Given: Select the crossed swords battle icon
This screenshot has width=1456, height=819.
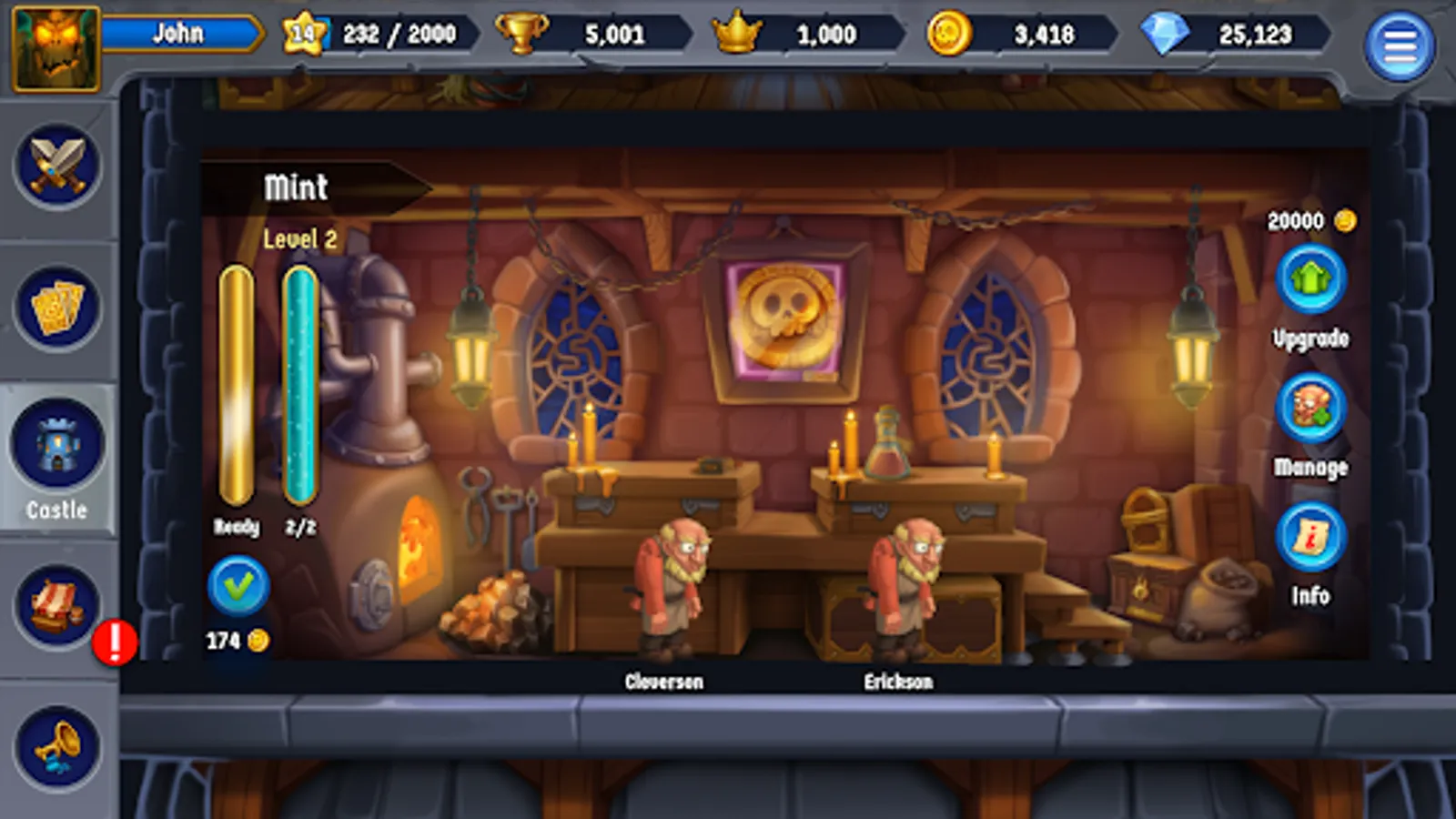Looking at the screenshot, I should pyautogui.click(x=56, y=164).
